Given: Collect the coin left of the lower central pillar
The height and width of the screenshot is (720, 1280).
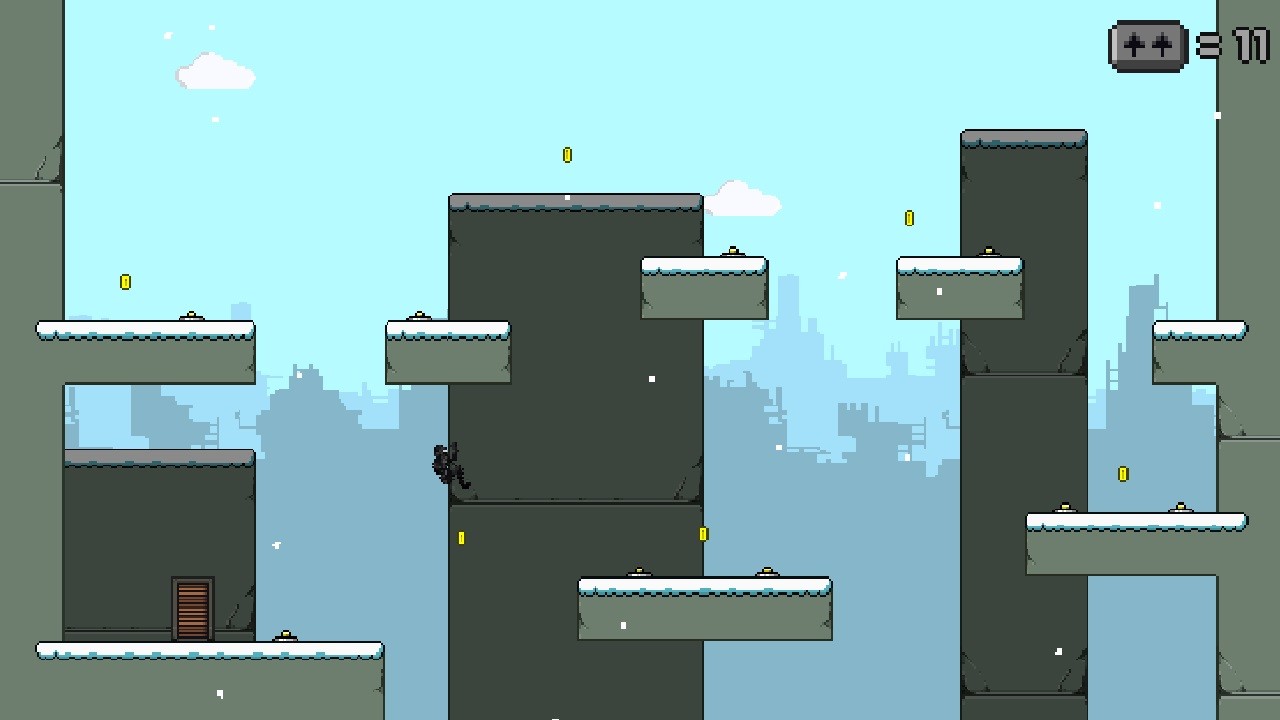Looking at the screenshot, I should pos(461,537).
